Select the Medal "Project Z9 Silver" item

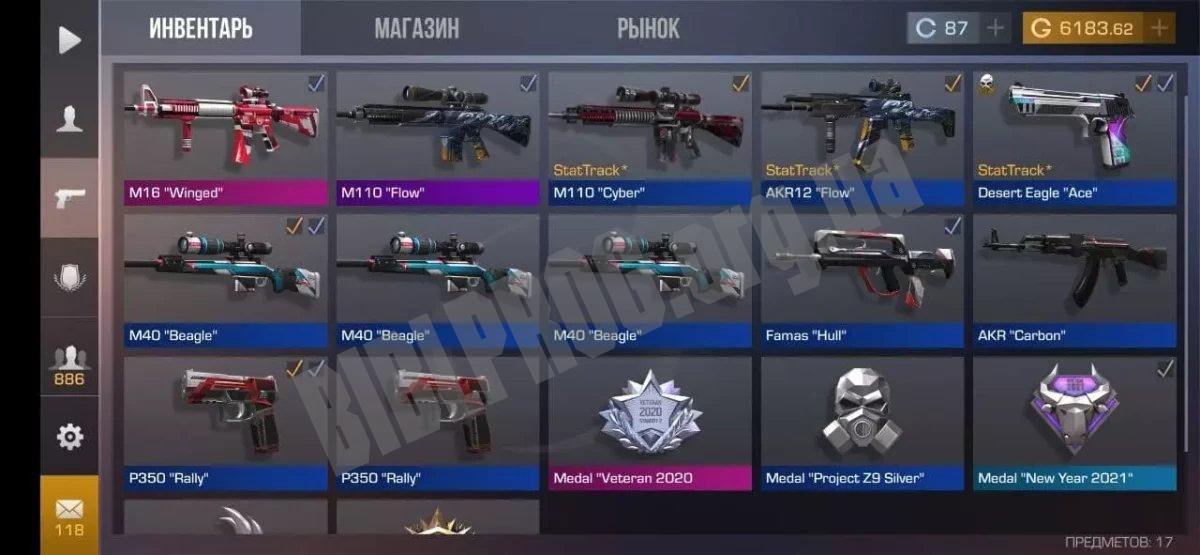coord(862,423)
